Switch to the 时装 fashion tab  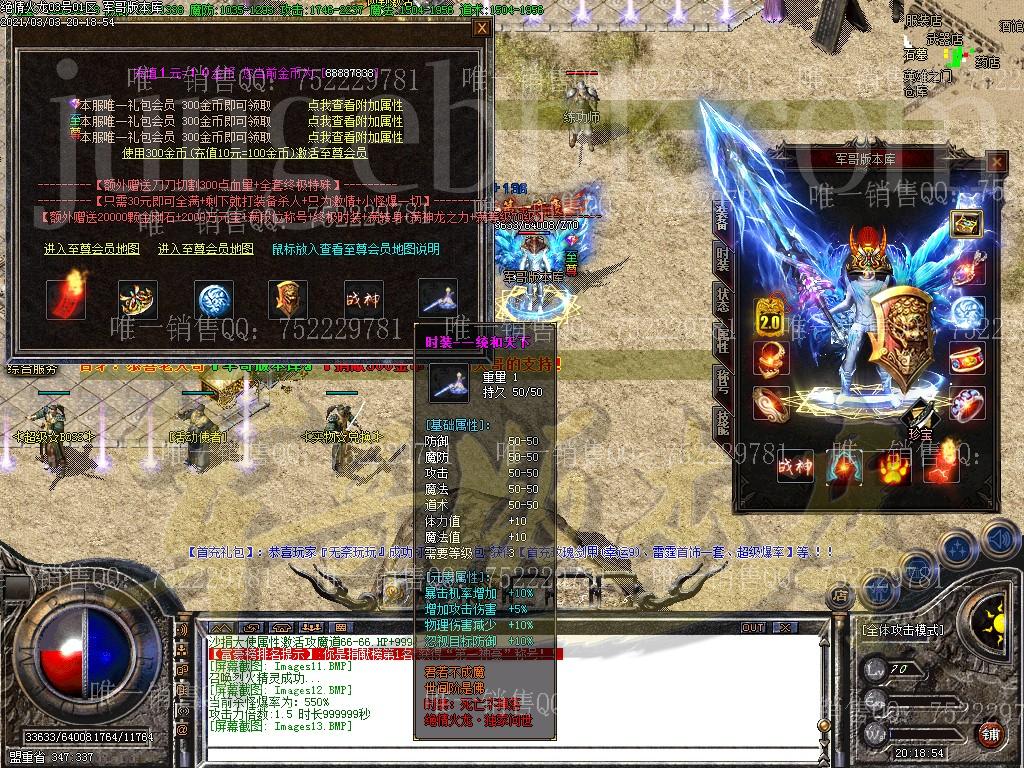point(722,259)
